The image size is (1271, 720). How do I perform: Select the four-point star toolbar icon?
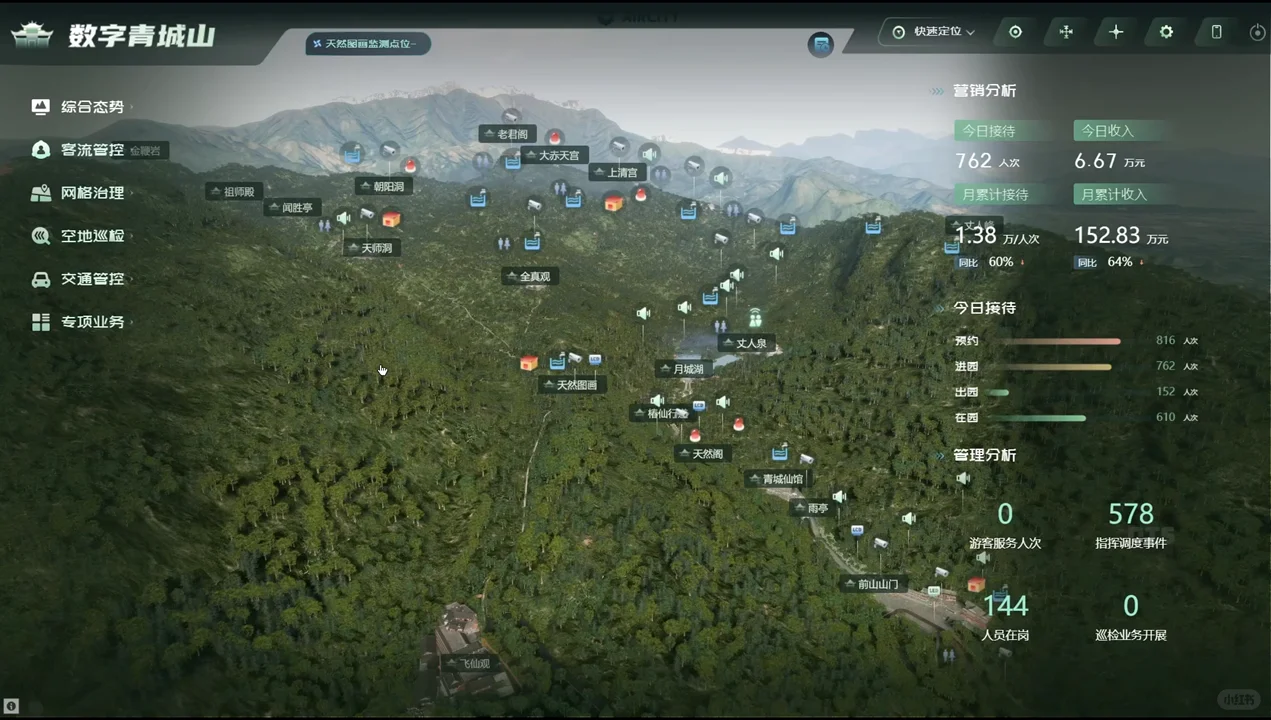pyautogui.click(x=1116, y=32)
